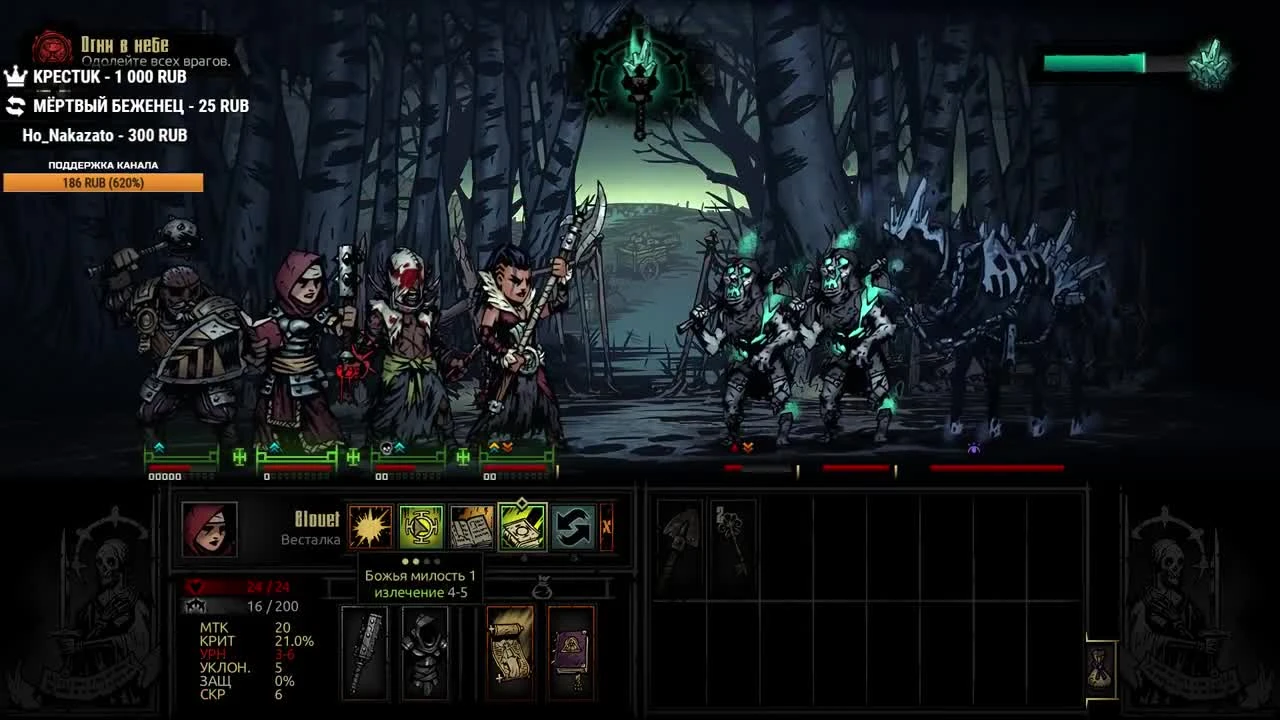Select the Dazzling Light sunburst skill
Screen dimensions: 1280x720
[372, 524]
